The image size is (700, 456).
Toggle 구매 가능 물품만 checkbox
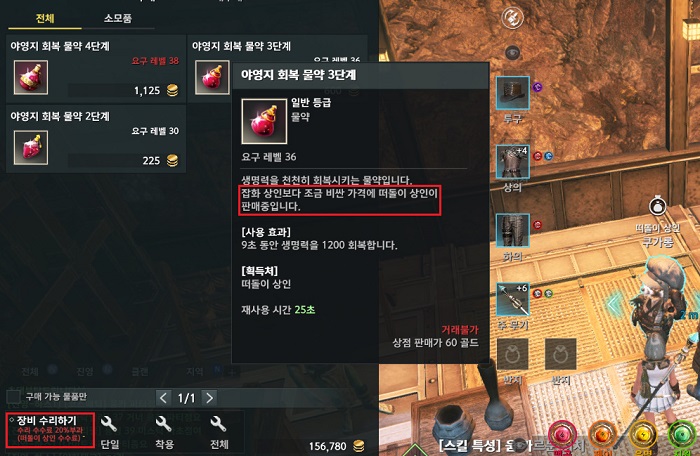point(14,397)
